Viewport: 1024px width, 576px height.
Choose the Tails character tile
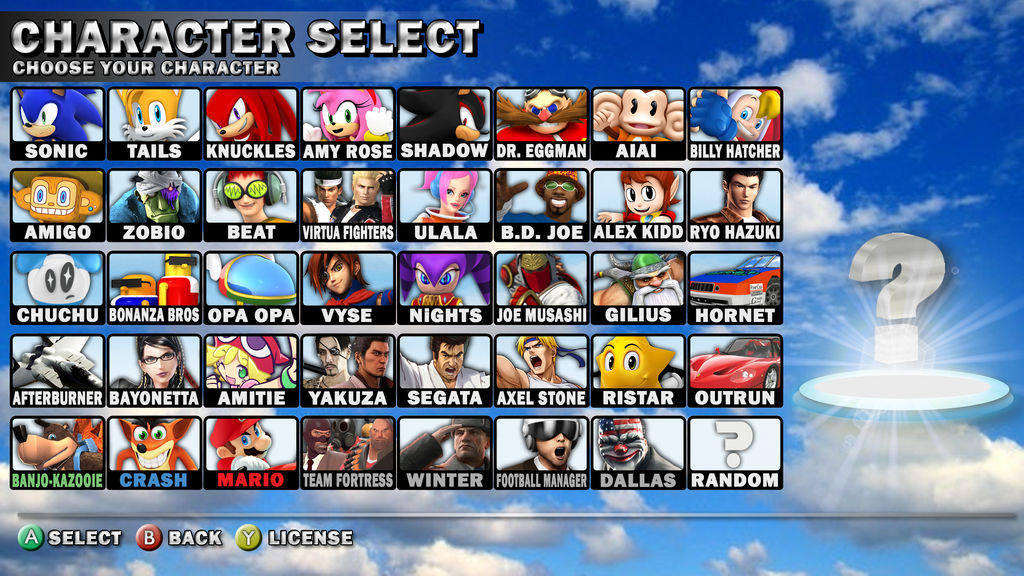click(x=154, y=123)
